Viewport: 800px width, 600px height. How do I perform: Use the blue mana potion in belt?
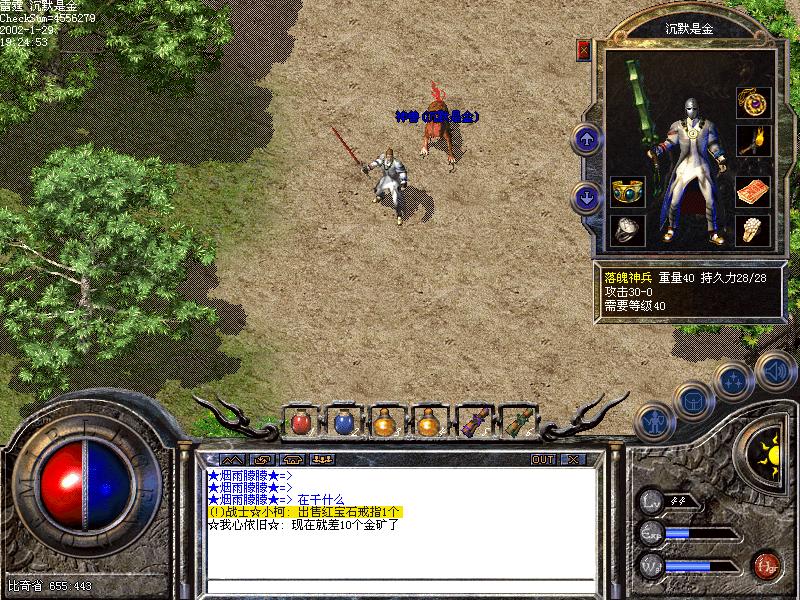(x=344, y=422)
